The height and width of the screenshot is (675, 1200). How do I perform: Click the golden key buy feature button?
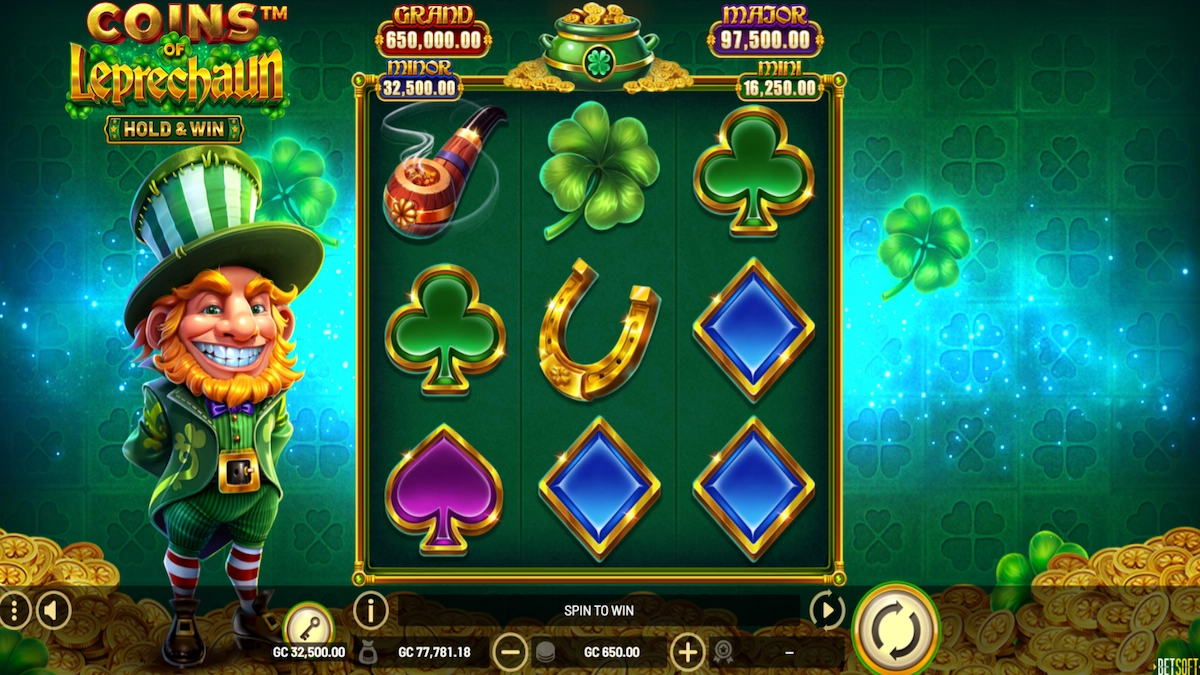pos(307,628)
